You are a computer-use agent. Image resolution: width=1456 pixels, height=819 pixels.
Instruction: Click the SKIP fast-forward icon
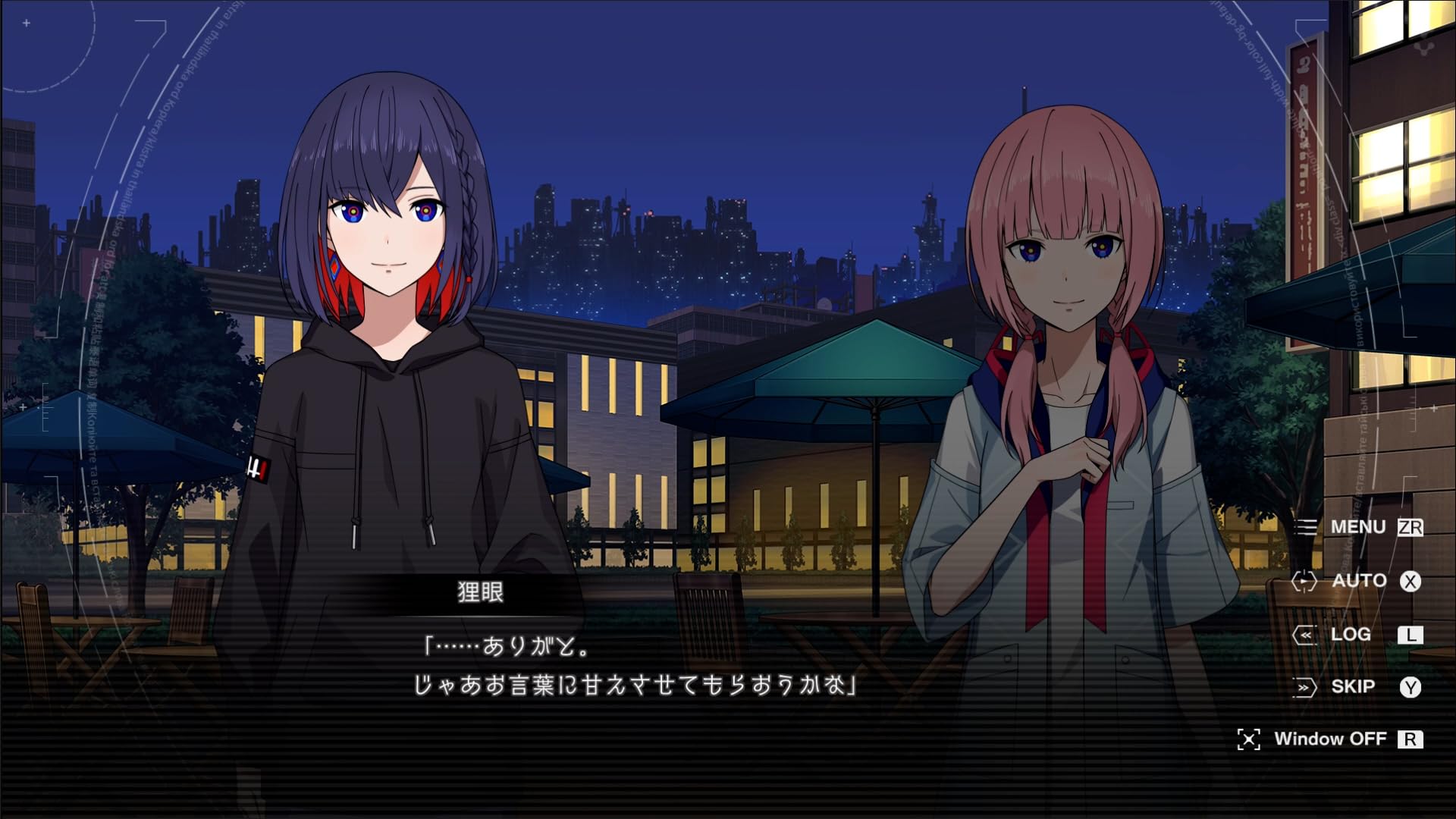1306,686
